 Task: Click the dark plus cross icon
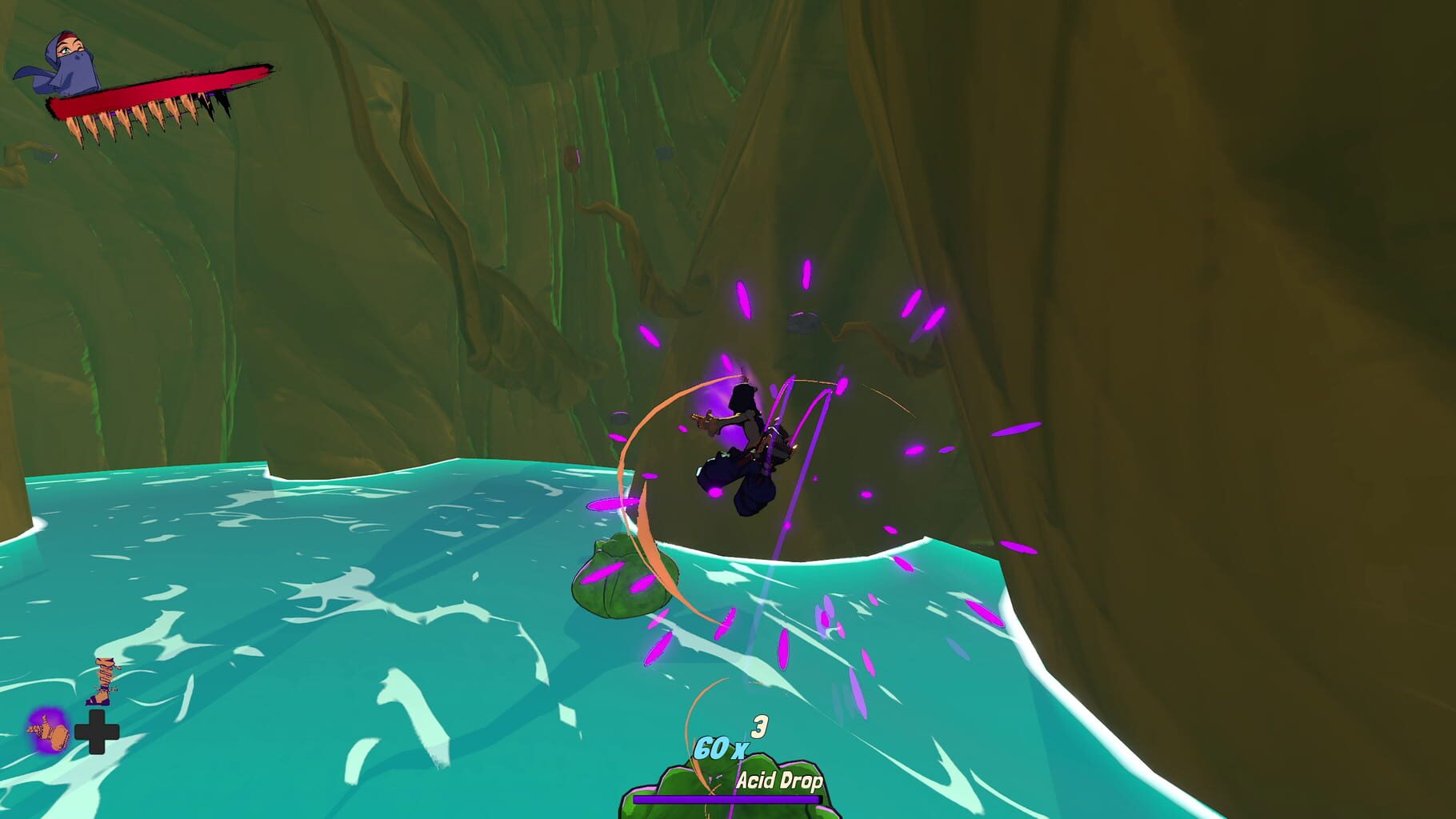click(96, 733)
